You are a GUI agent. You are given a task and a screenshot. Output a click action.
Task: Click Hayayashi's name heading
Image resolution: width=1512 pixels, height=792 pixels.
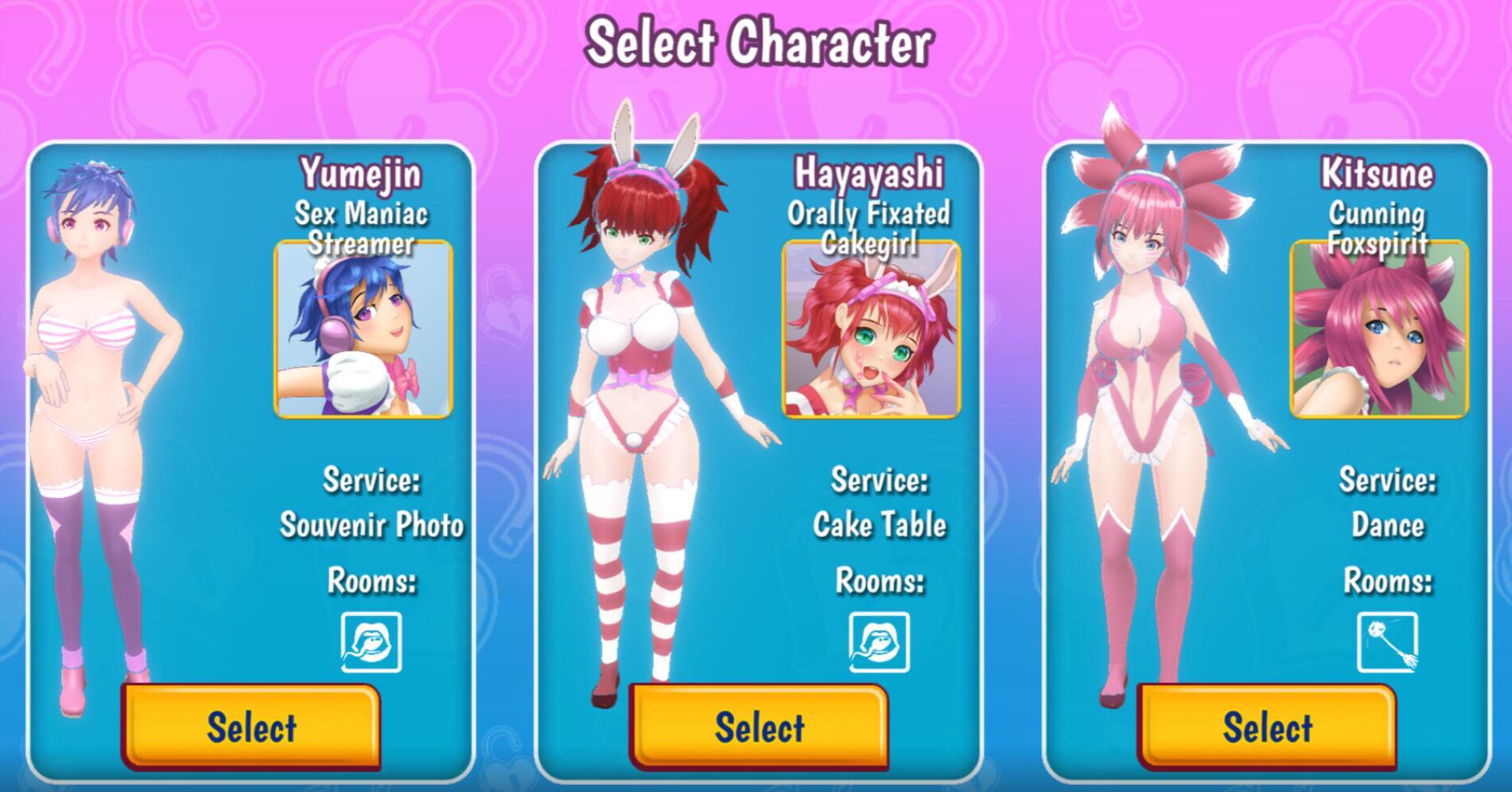(868, 173)
